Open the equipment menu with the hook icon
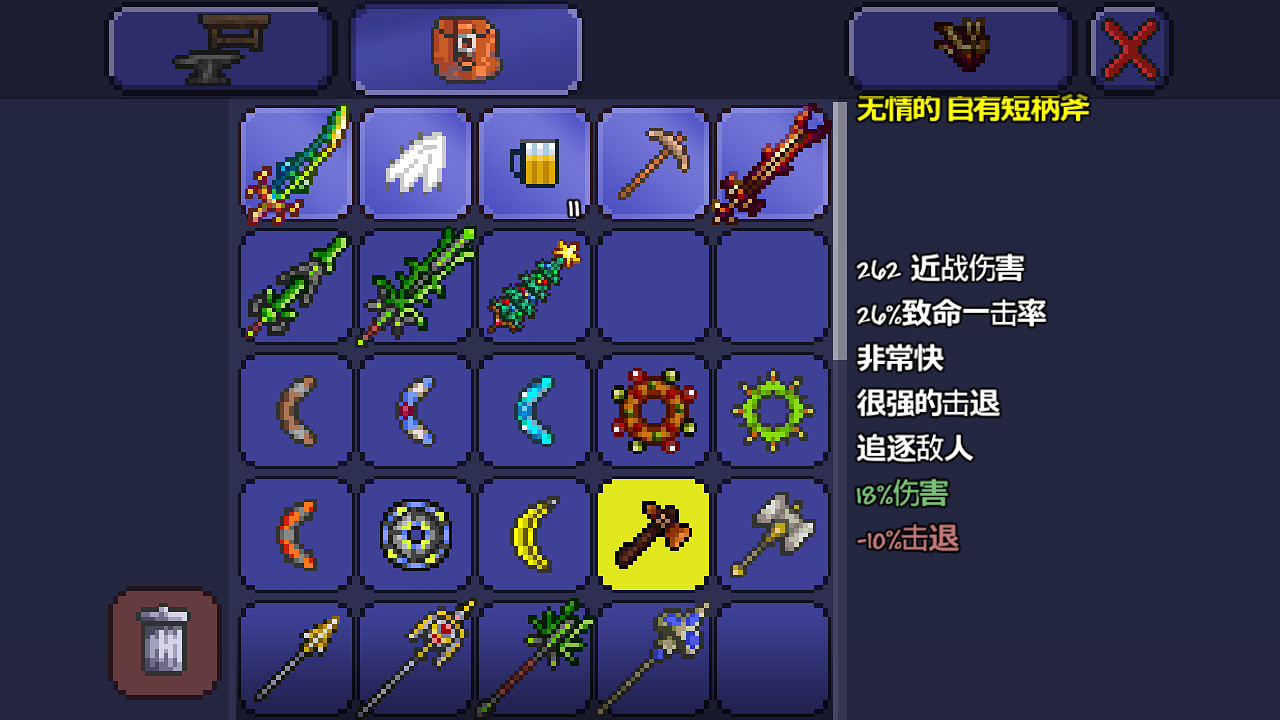This screenshot has height=720, width=1280. [x=959, y=47]
